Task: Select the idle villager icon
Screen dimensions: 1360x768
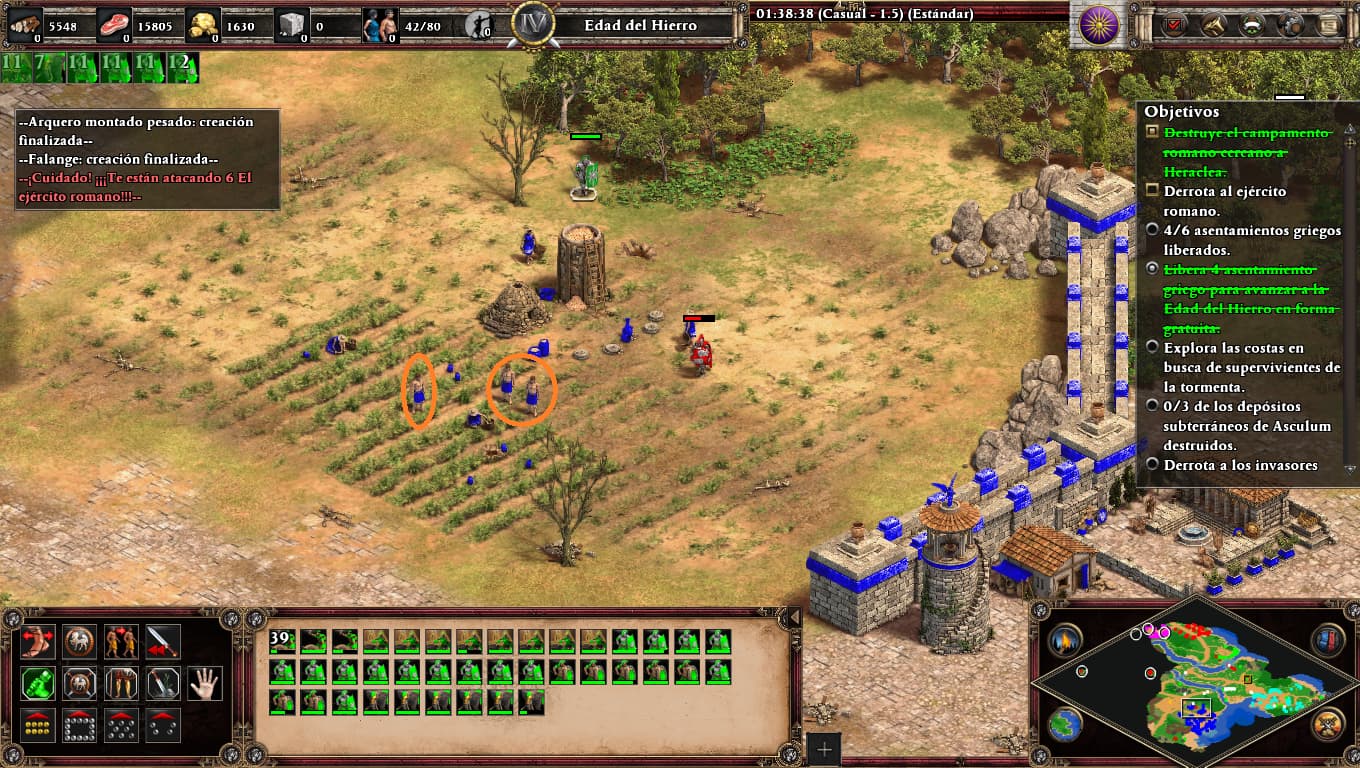Action: tap(479, 24)
